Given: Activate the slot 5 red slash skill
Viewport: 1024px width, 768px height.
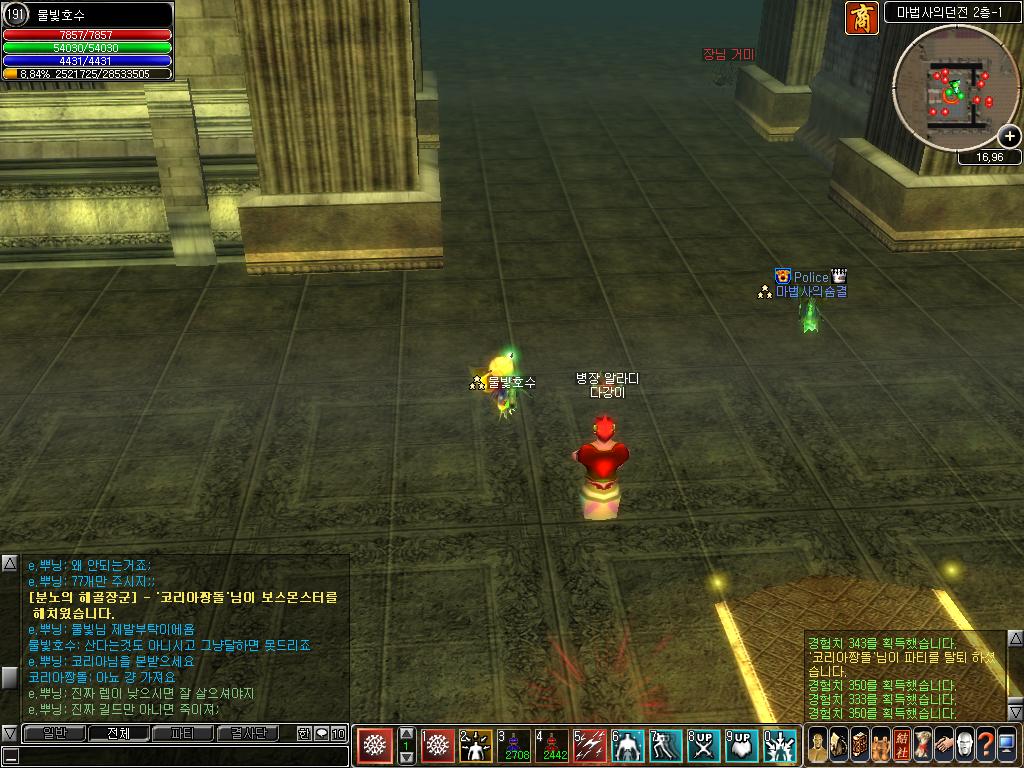Looking at the screenshot, I should (590, 746).
